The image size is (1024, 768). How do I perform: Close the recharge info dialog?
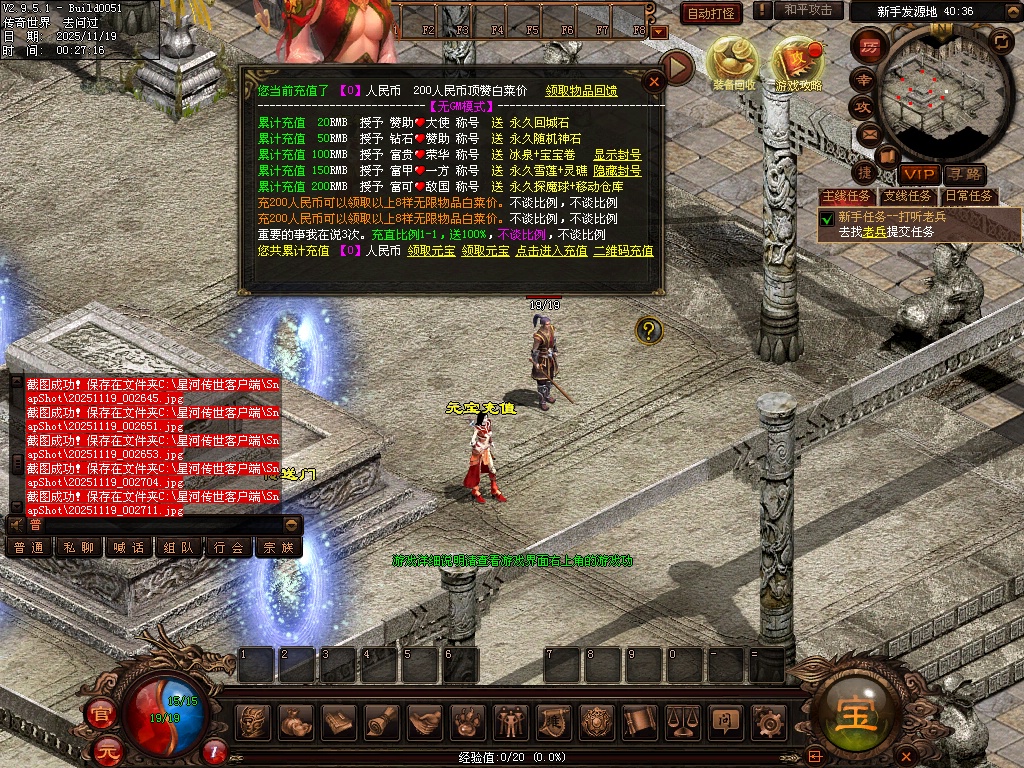(654, 82)
